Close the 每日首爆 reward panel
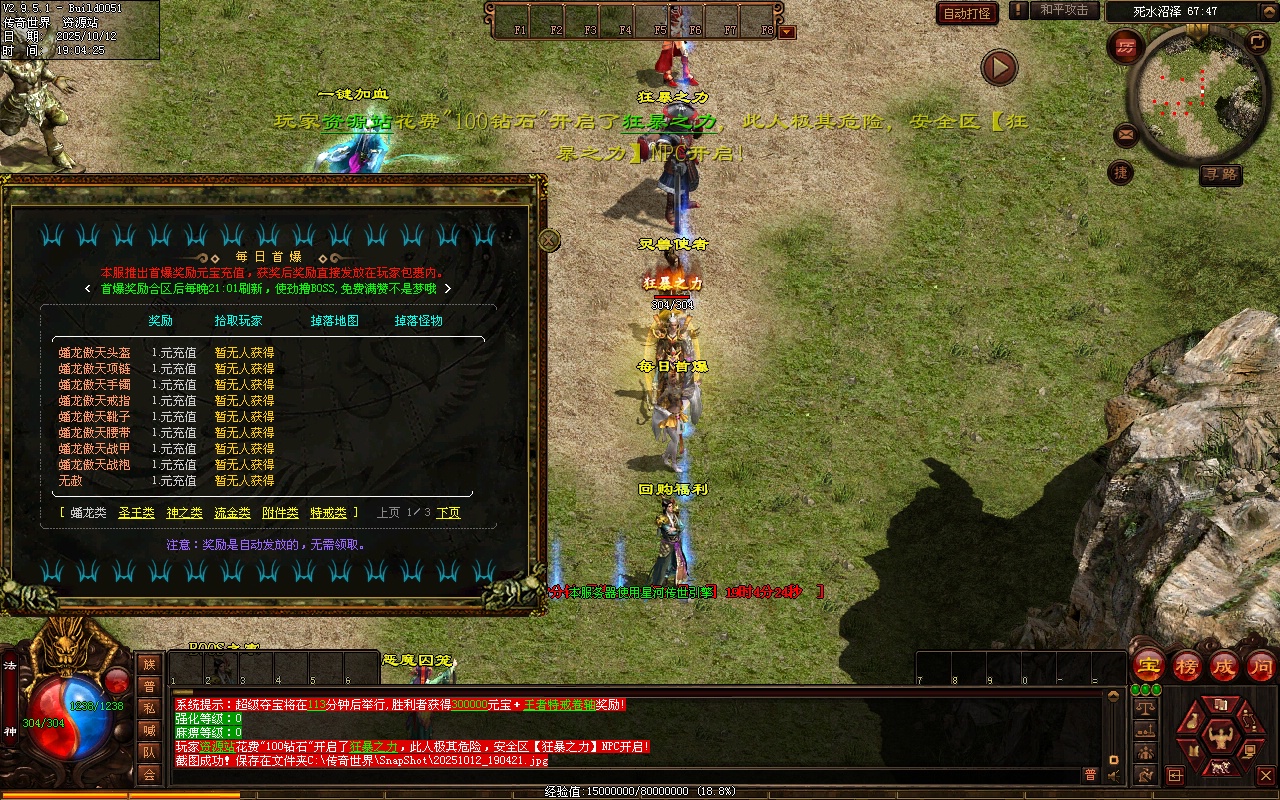The image size is (1280, 800). pyautogui.click(x=549, y=240)
